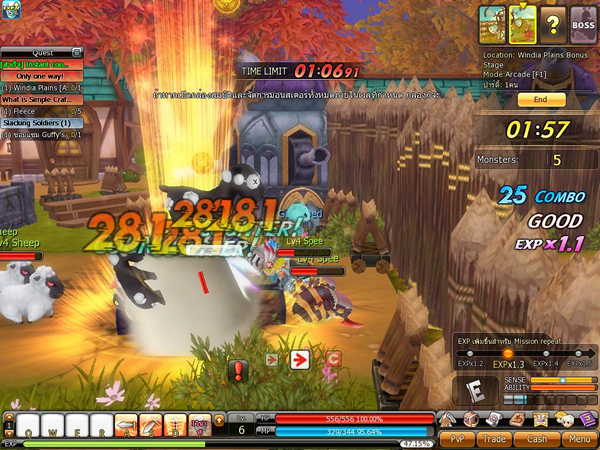Click the red exclamation alert icon
The height and width of the screenshot is (450, 600).
238,372
